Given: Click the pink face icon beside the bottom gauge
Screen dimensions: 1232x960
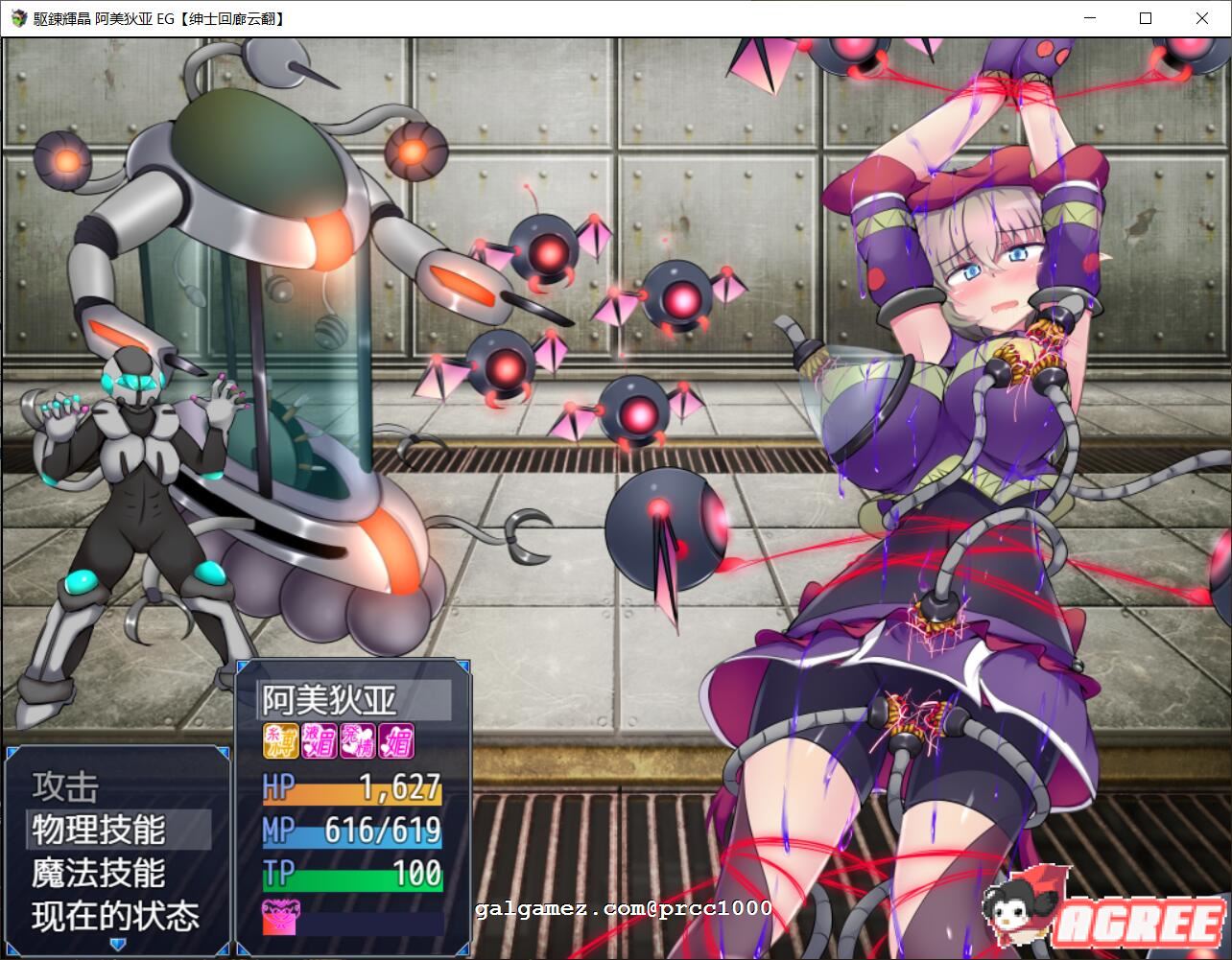Looking at the screenshot, I should coord(279,917).
